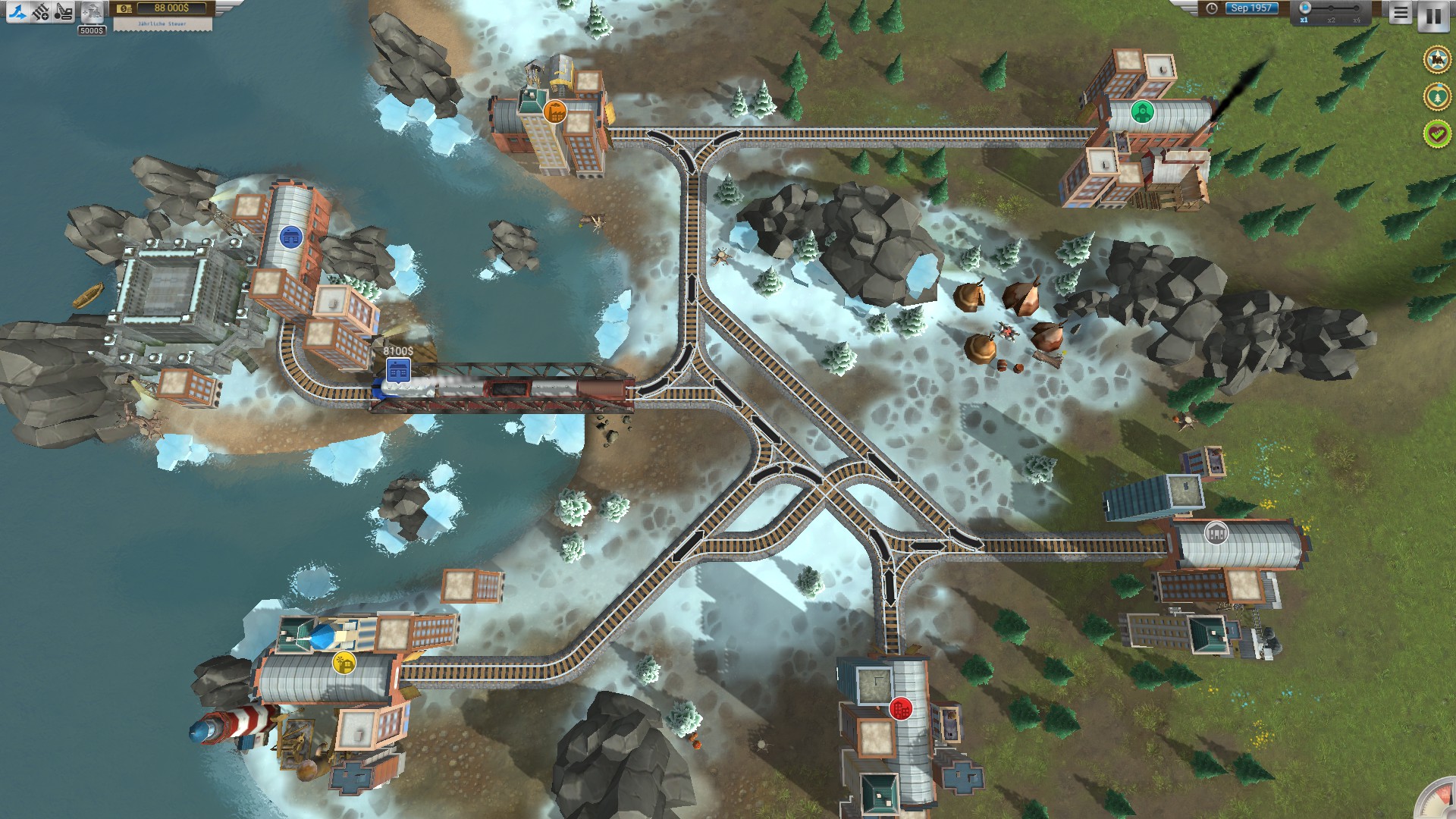1456x819 pixels.
Task: Open the hamburger main menu
Action: tap(1400, 13)
